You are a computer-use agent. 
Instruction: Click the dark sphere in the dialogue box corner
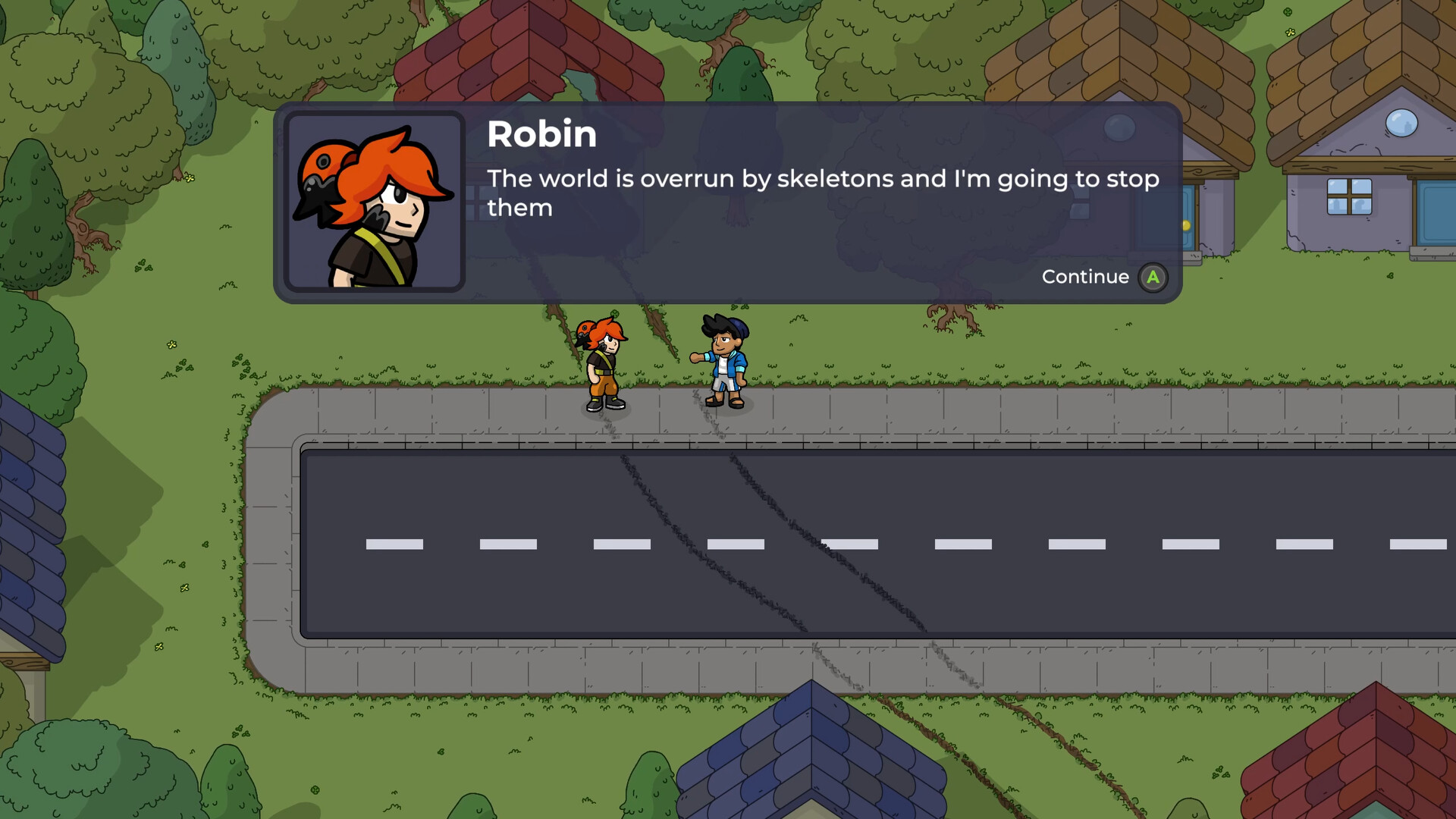point(1119,129)
